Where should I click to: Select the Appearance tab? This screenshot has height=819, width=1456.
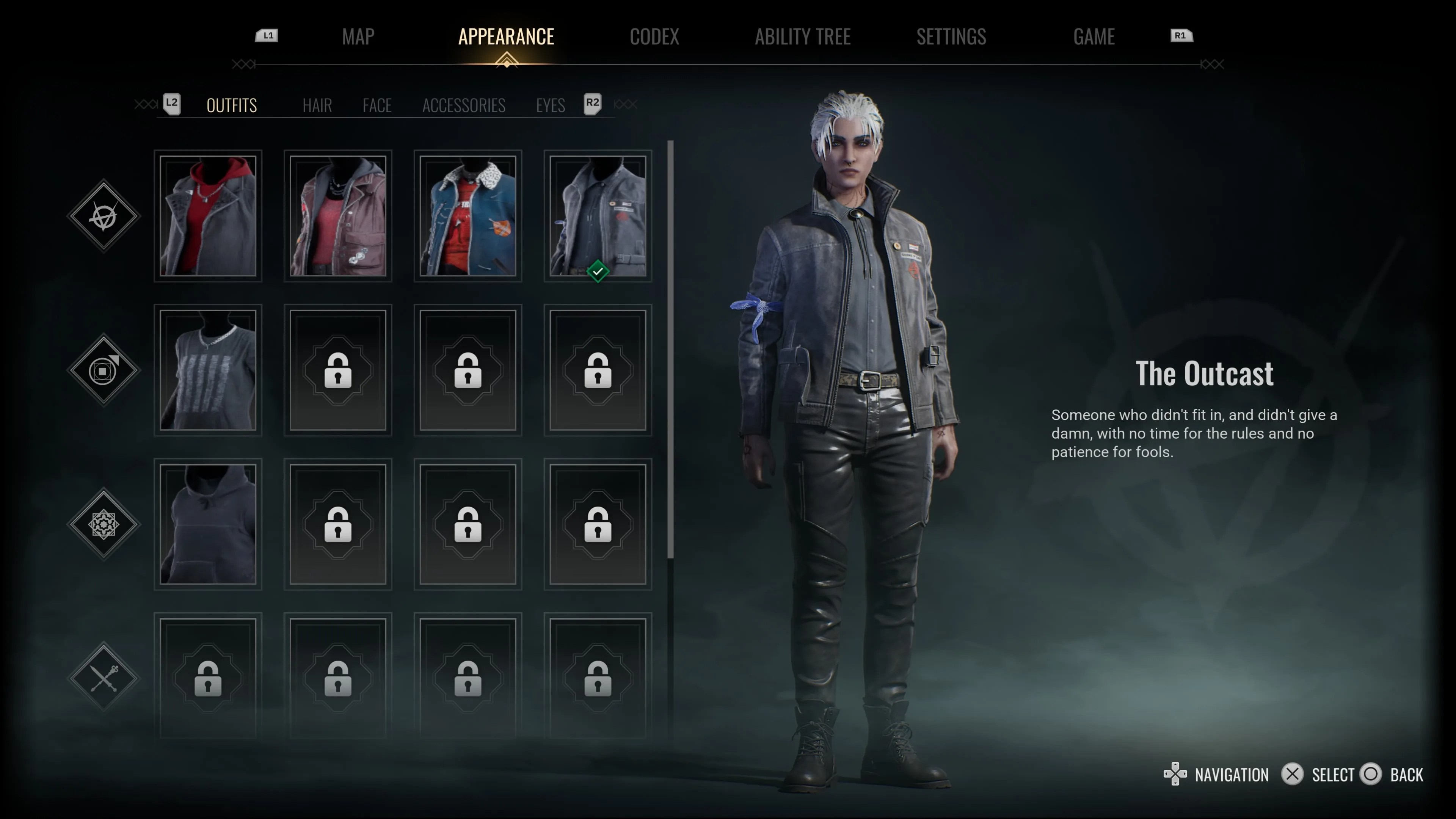506,37
